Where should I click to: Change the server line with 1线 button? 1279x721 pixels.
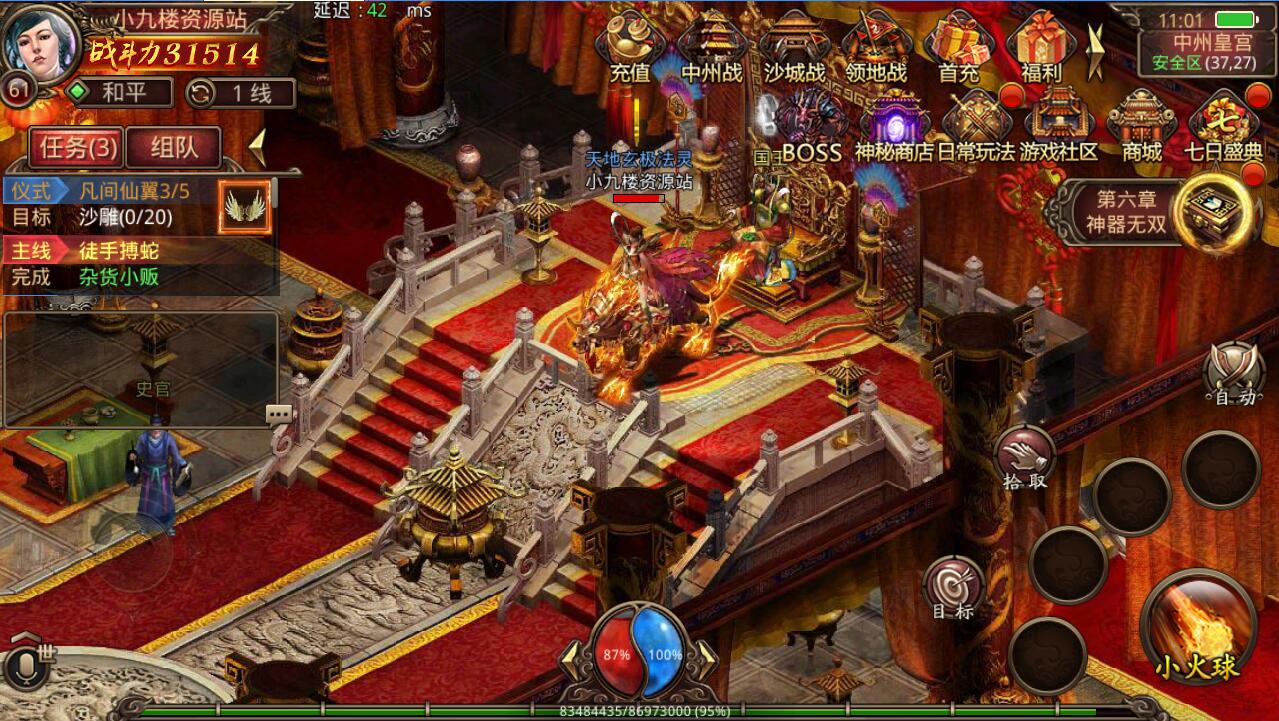240,93
